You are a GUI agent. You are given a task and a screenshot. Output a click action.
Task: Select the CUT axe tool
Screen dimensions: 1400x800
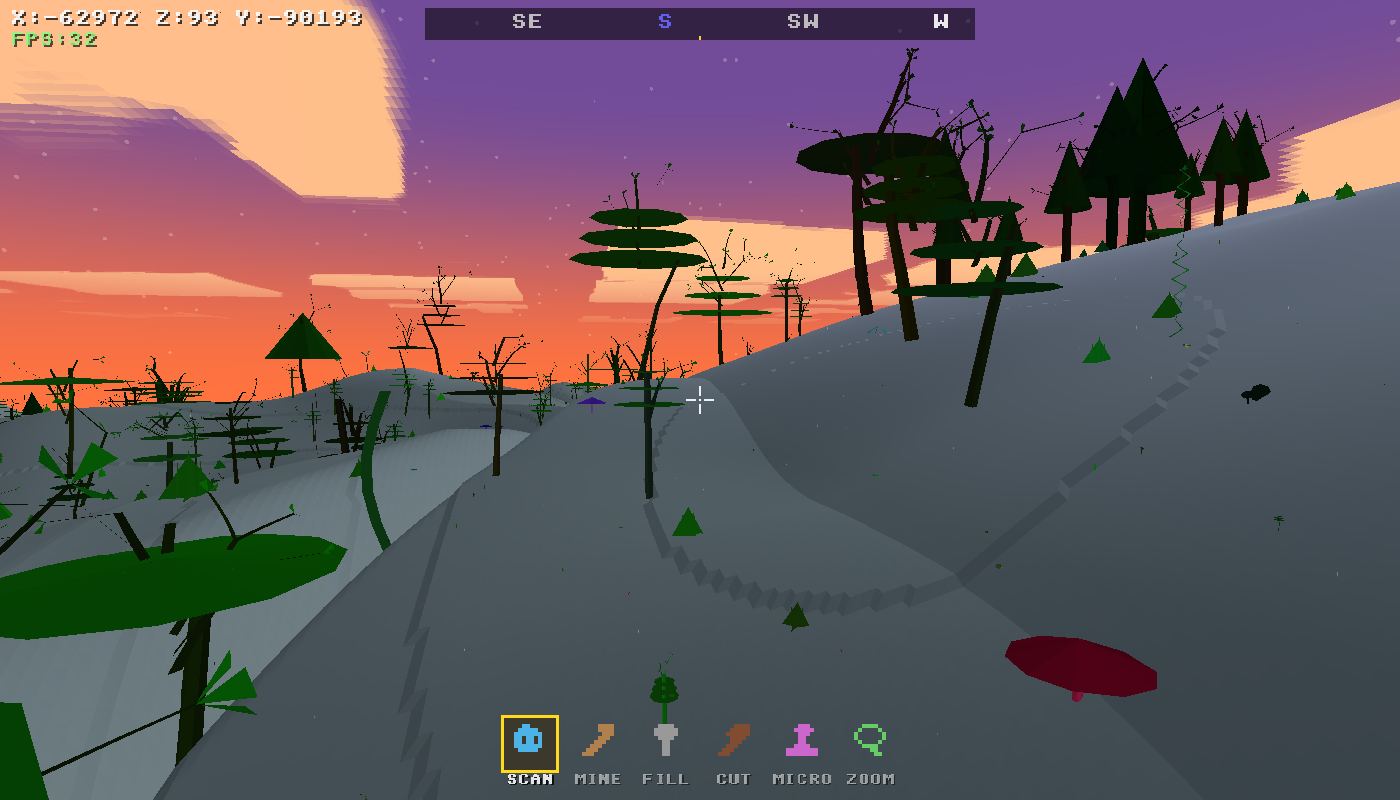pos(733,740)
